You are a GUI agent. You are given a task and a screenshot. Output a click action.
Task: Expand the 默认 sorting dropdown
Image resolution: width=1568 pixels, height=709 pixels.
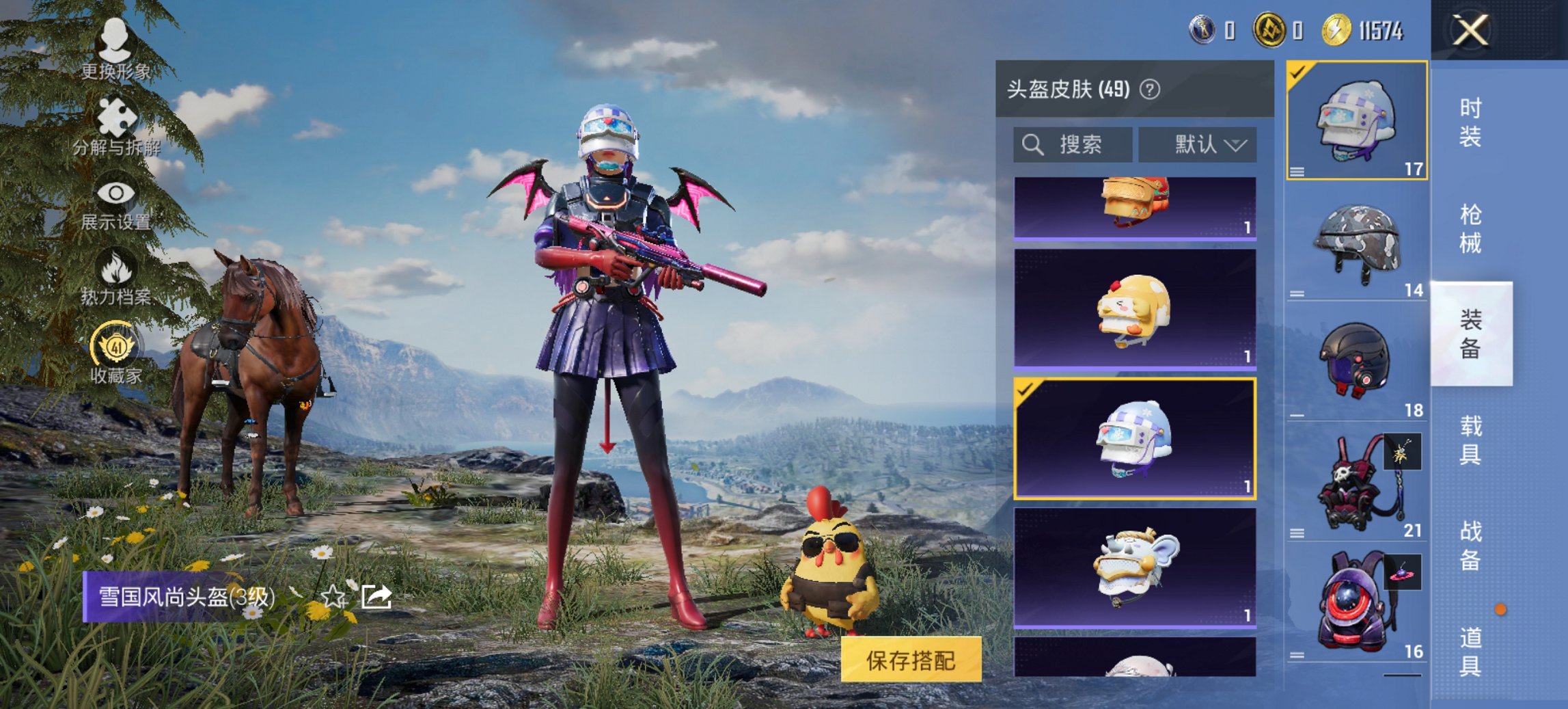[1199, 144]
